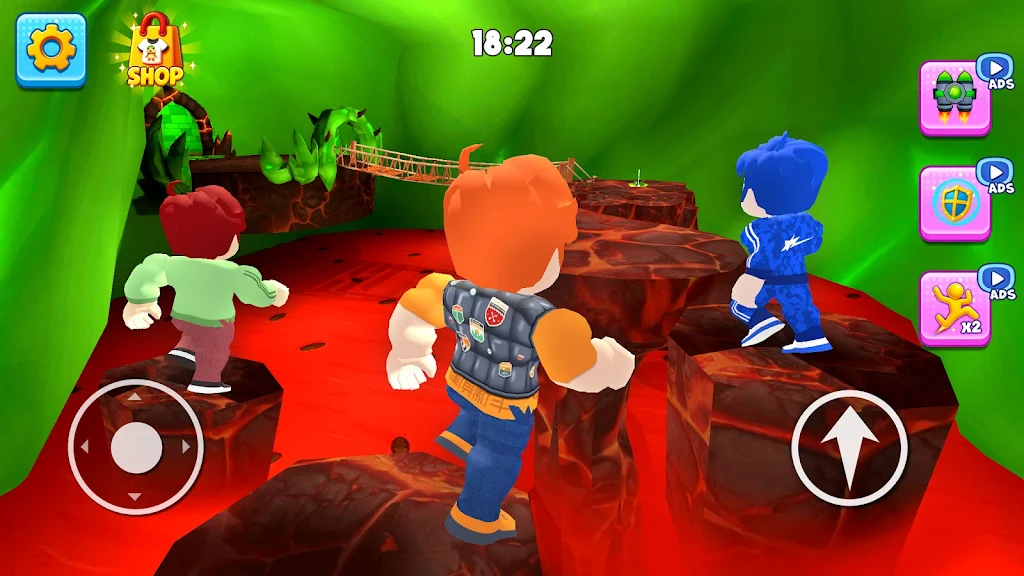Open the Shop
This screenshot has width=1024, height=576.
155,52
